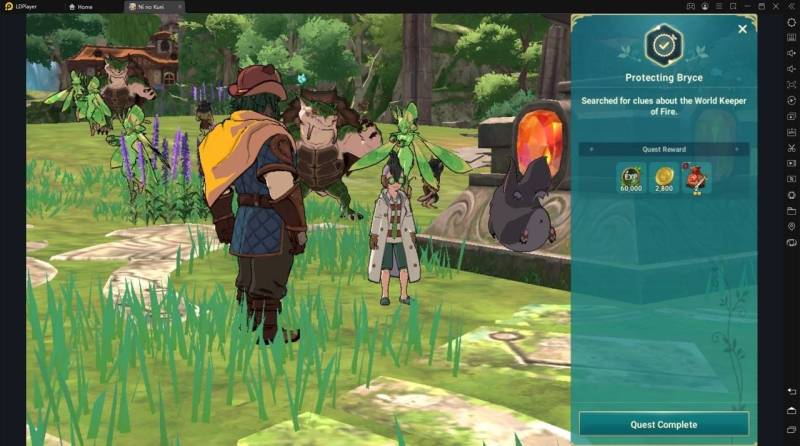
Task: Close the Protecting Bryce quest panel
Action: coord(742,29)
